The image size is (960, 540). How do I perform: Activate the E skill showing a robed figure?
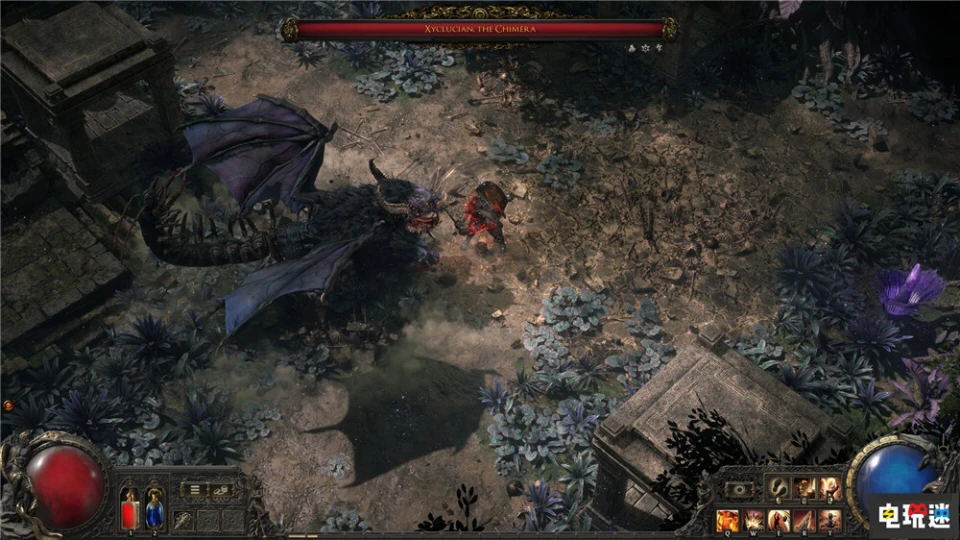coord(778,520)
